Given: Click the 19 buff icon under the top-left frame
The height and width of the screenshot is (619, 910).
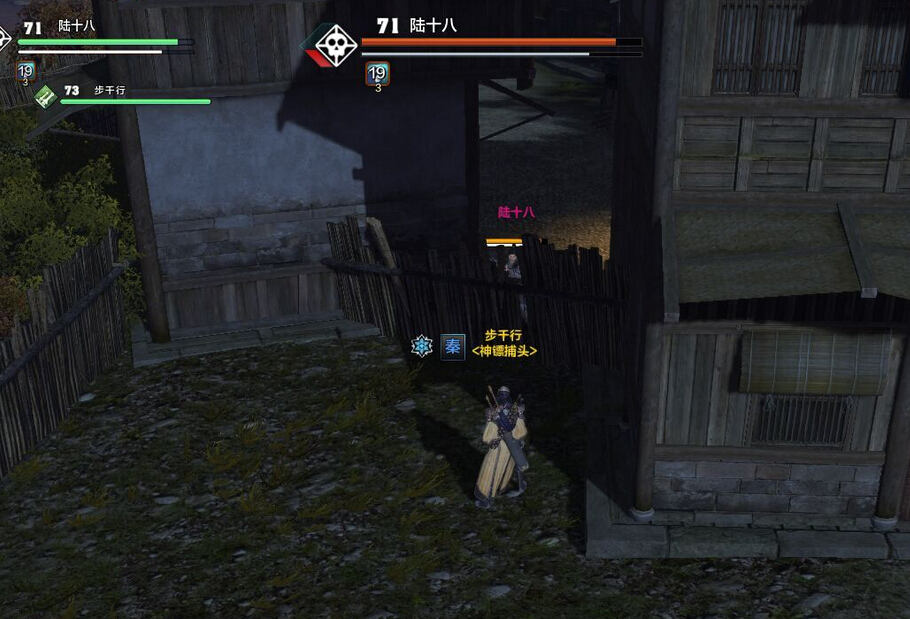Looking at the screenshot, I should pyautogui.click(x=26, y=71).
